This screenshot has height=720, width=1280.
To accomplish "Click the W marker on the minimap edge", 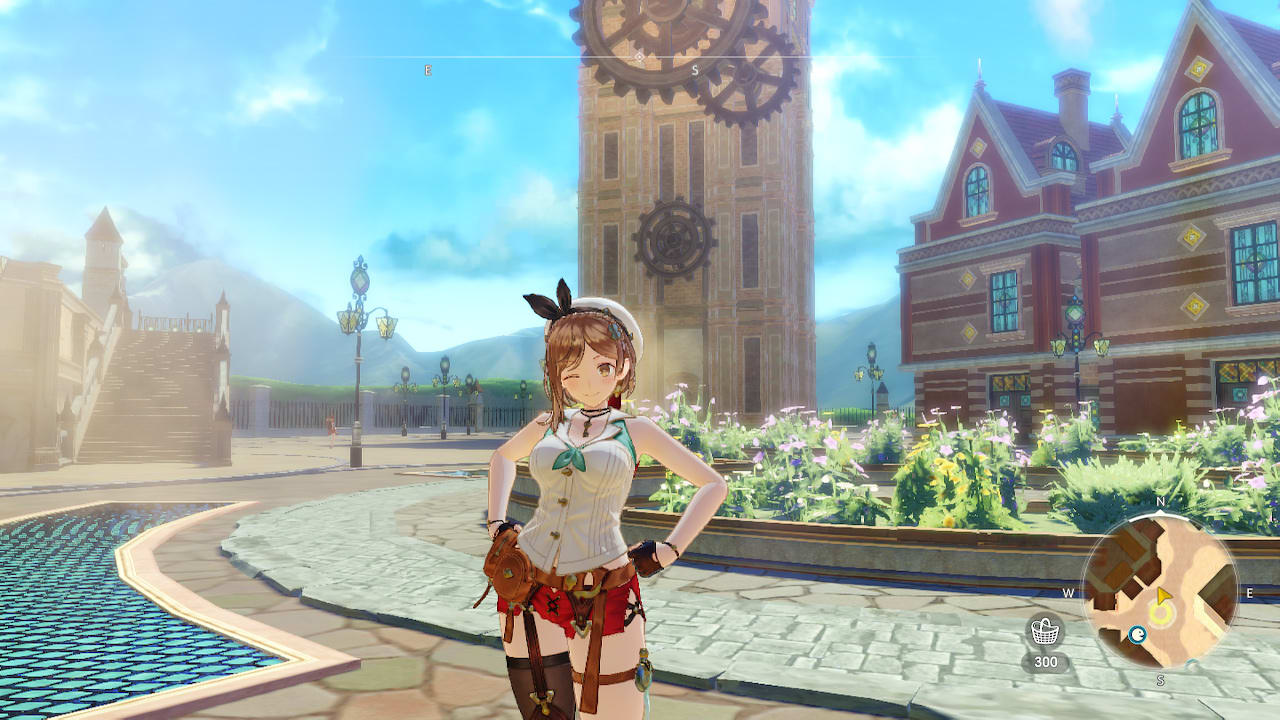I will pyautogui.click(x=1067, y=592).
